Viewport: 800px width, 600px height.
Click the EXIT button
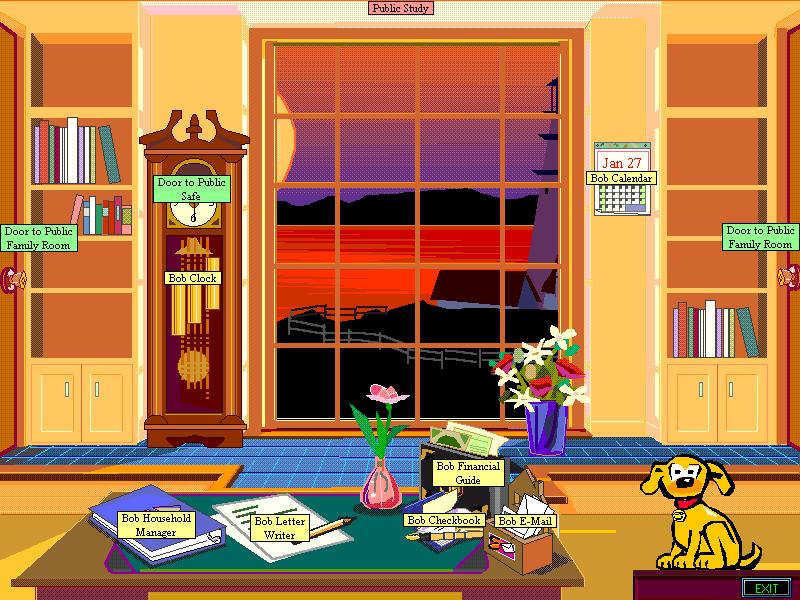coord(766,587)
